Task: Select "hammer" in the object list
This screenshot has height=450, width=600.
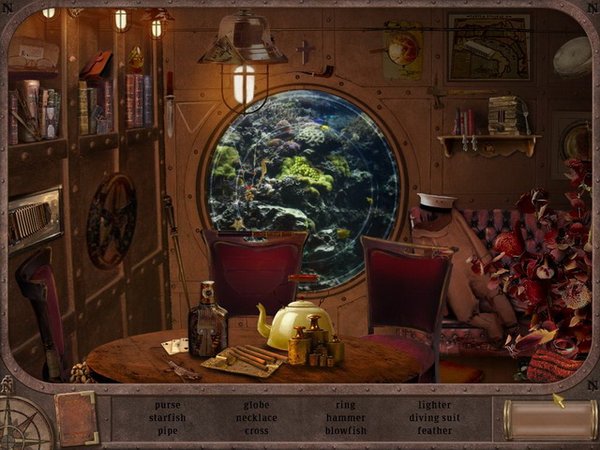Action: pyautogui.click(x=345, y=417)
